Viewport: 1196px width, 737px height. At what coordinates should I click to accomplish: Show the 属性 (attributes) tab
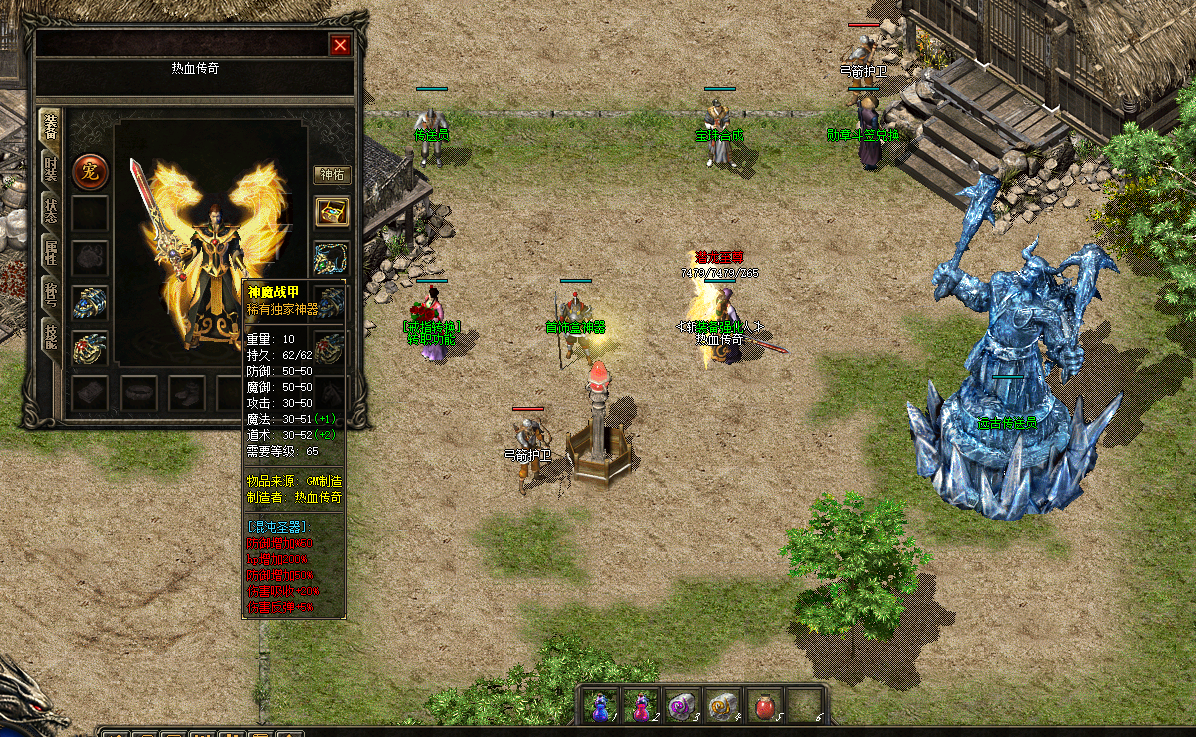(x=50, y=252)
